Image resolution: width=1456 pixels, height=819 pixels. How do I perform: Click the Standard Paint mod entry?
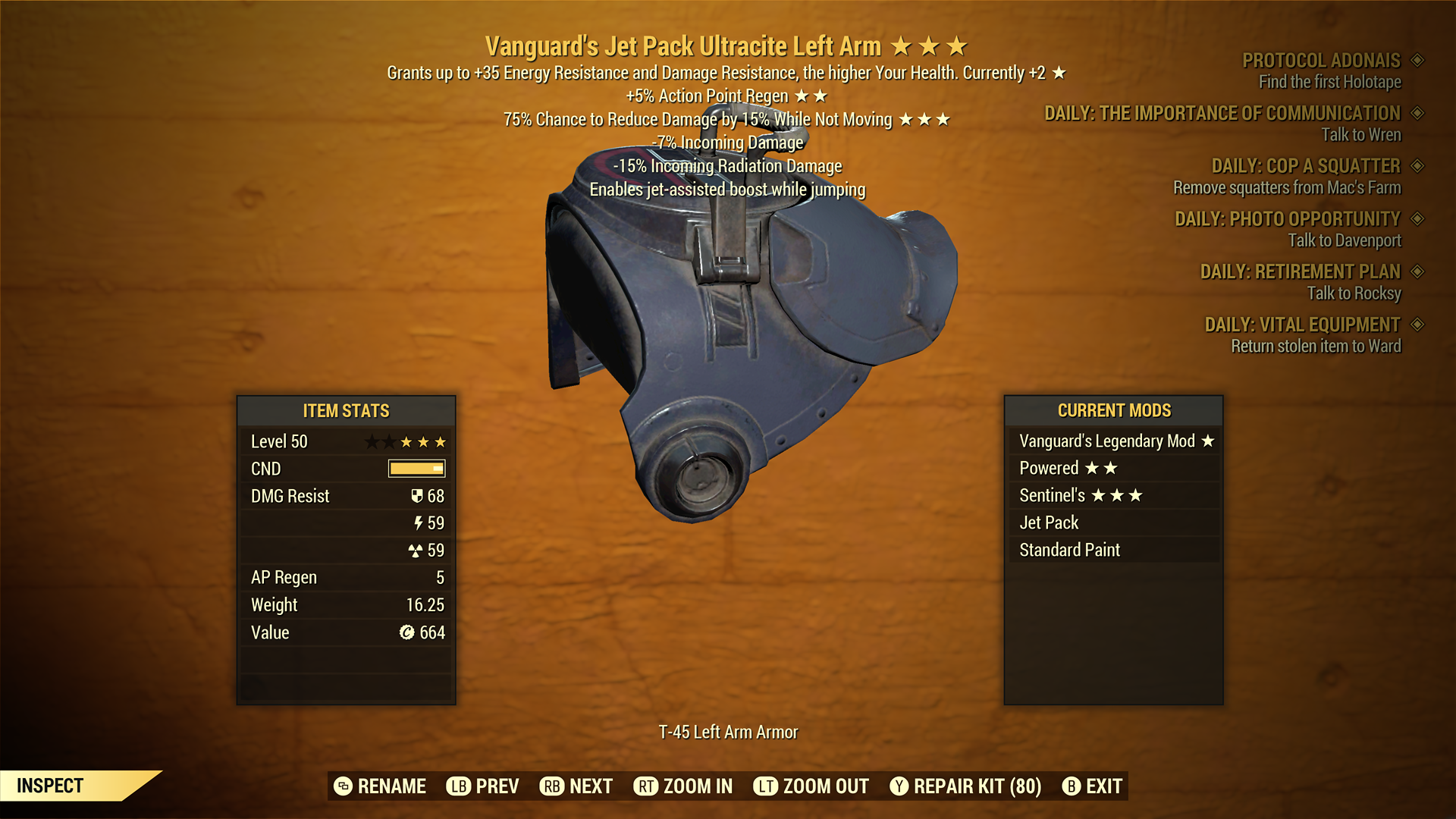[1113, 551]
